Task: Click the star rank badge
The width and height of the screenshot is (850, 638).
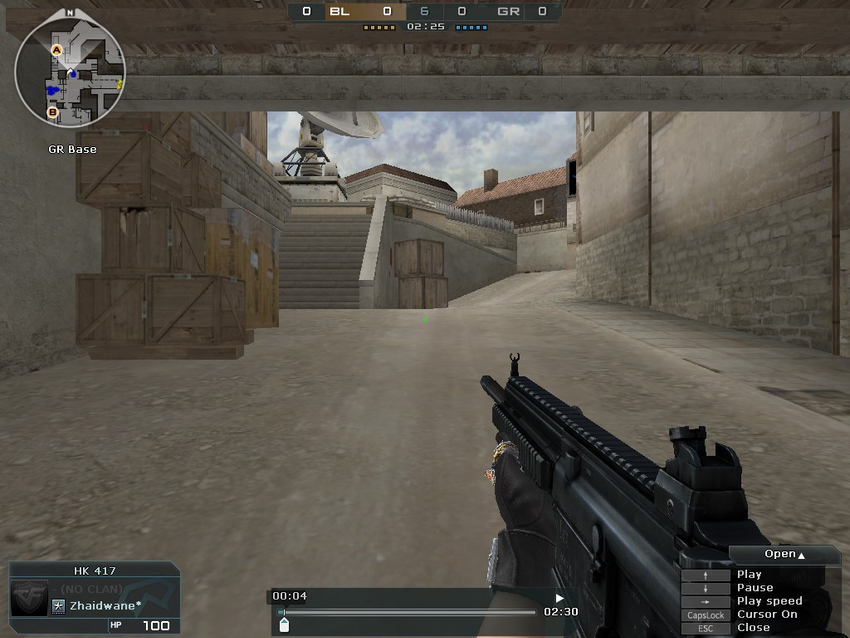Action: pos(58,606)
